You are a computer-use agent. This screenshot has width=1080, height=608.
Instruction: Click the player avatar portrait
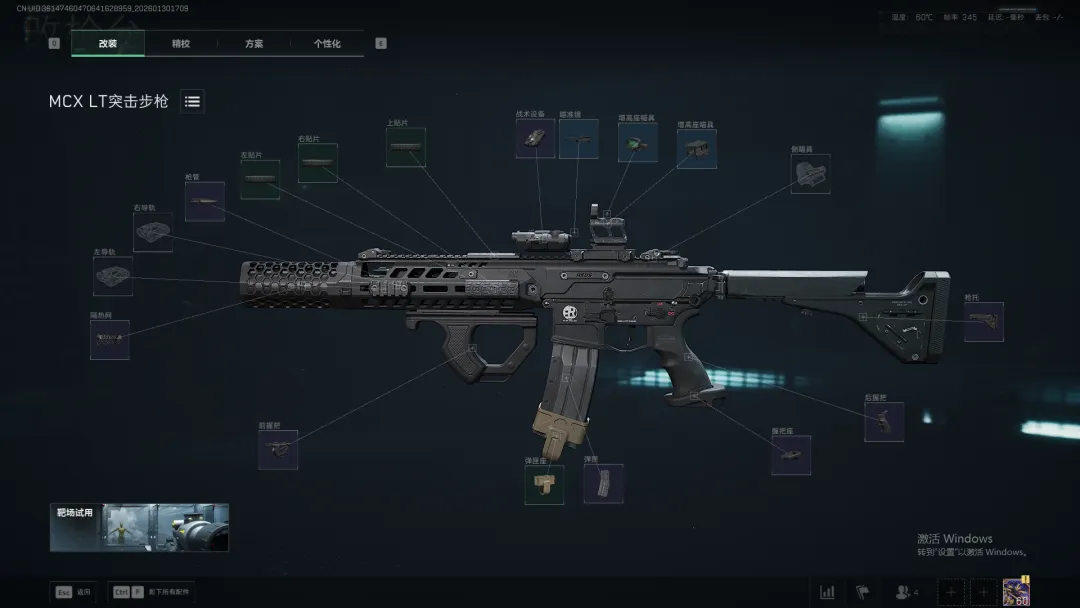[x=1016, y=591]
